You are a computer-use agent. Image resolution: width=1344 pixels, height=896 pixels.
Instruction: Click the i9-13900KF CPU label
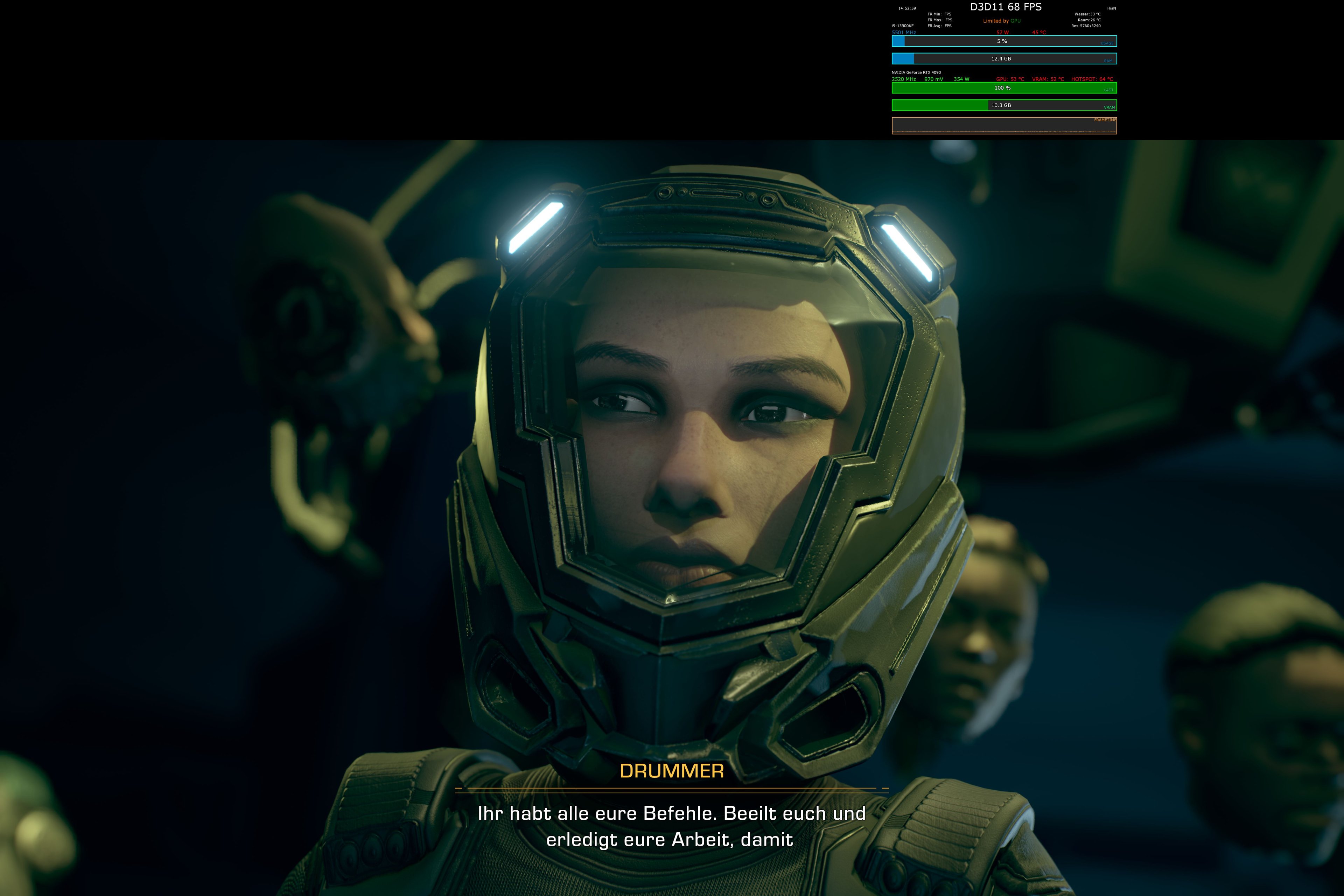(x=903, y=26)
